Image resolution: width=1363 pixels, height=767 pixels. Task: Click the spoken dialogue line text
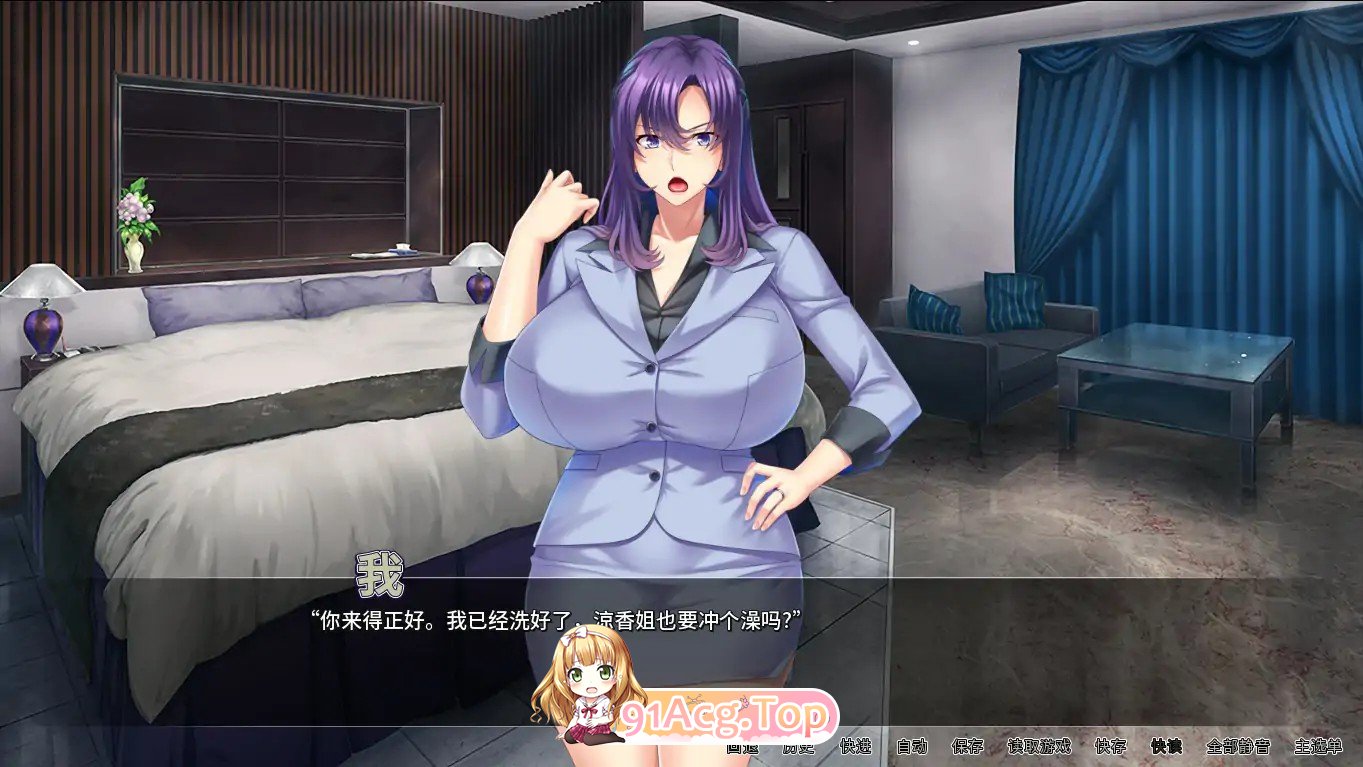click(x=557, y=617)
